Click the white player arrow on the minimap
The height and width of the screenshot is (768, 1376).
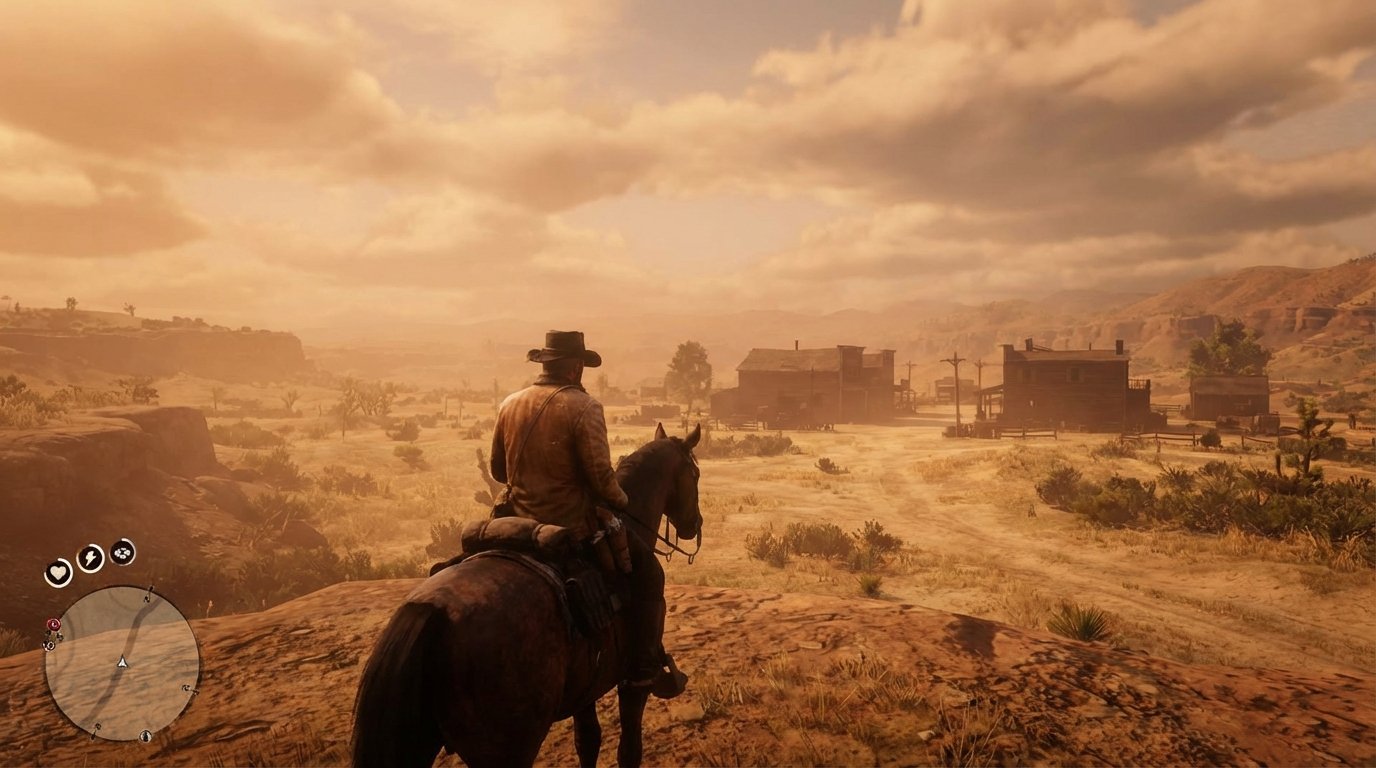122,662
